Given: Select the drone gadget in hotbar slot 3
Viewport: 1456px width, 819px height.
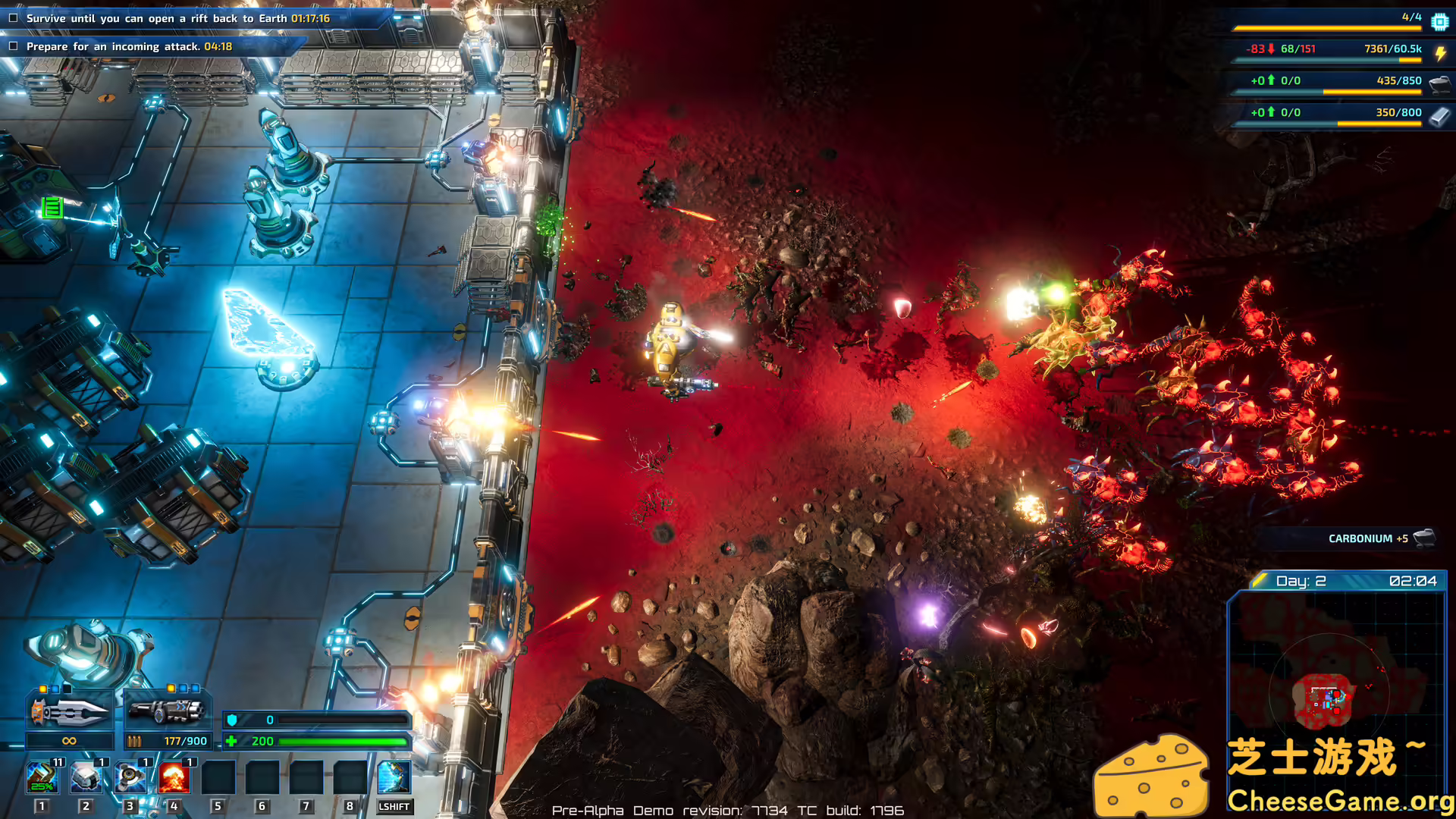Looking at the screenshot, I should pos(130,775).
